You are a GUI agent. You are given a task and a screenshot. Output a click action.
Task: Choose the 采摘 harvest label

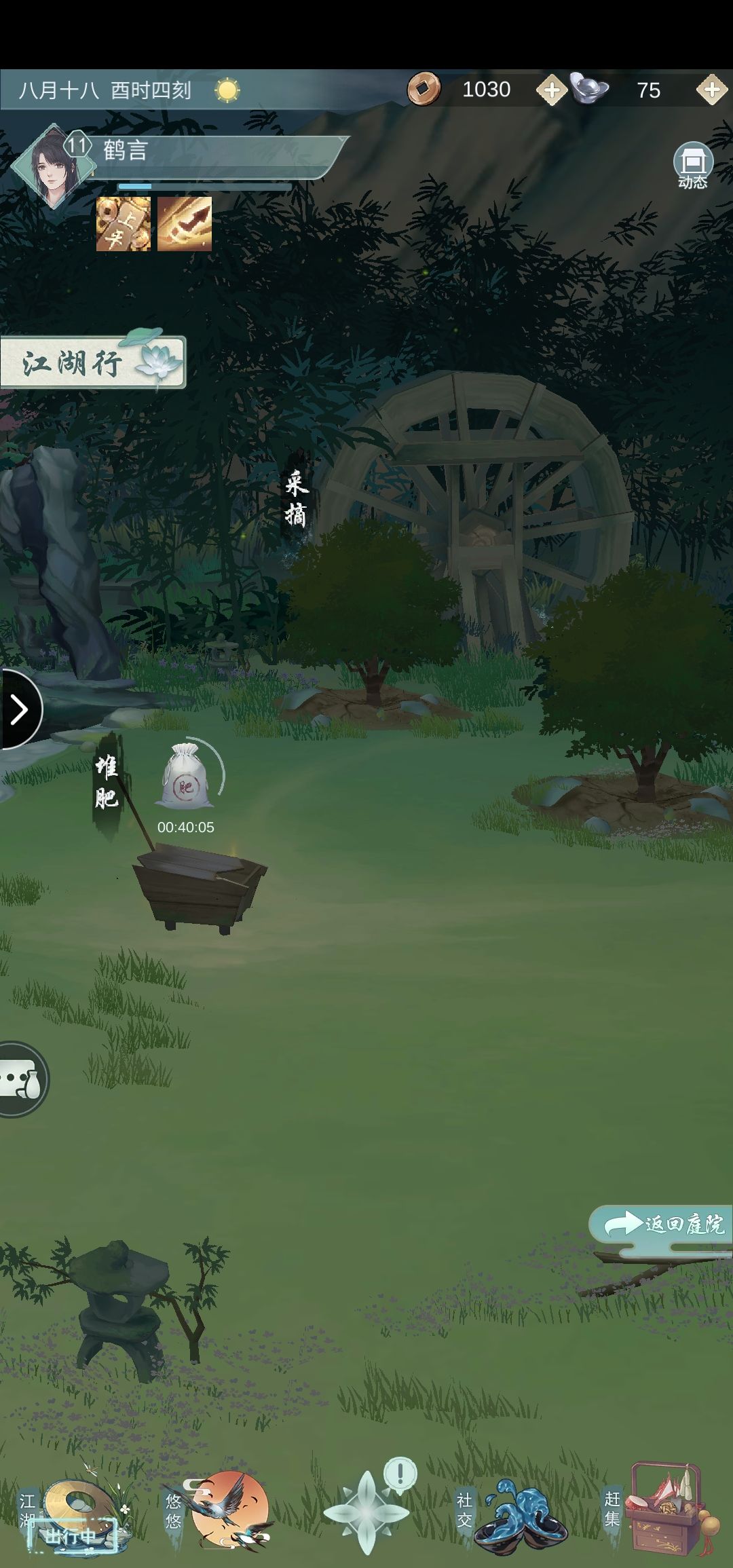coord(297,500)
